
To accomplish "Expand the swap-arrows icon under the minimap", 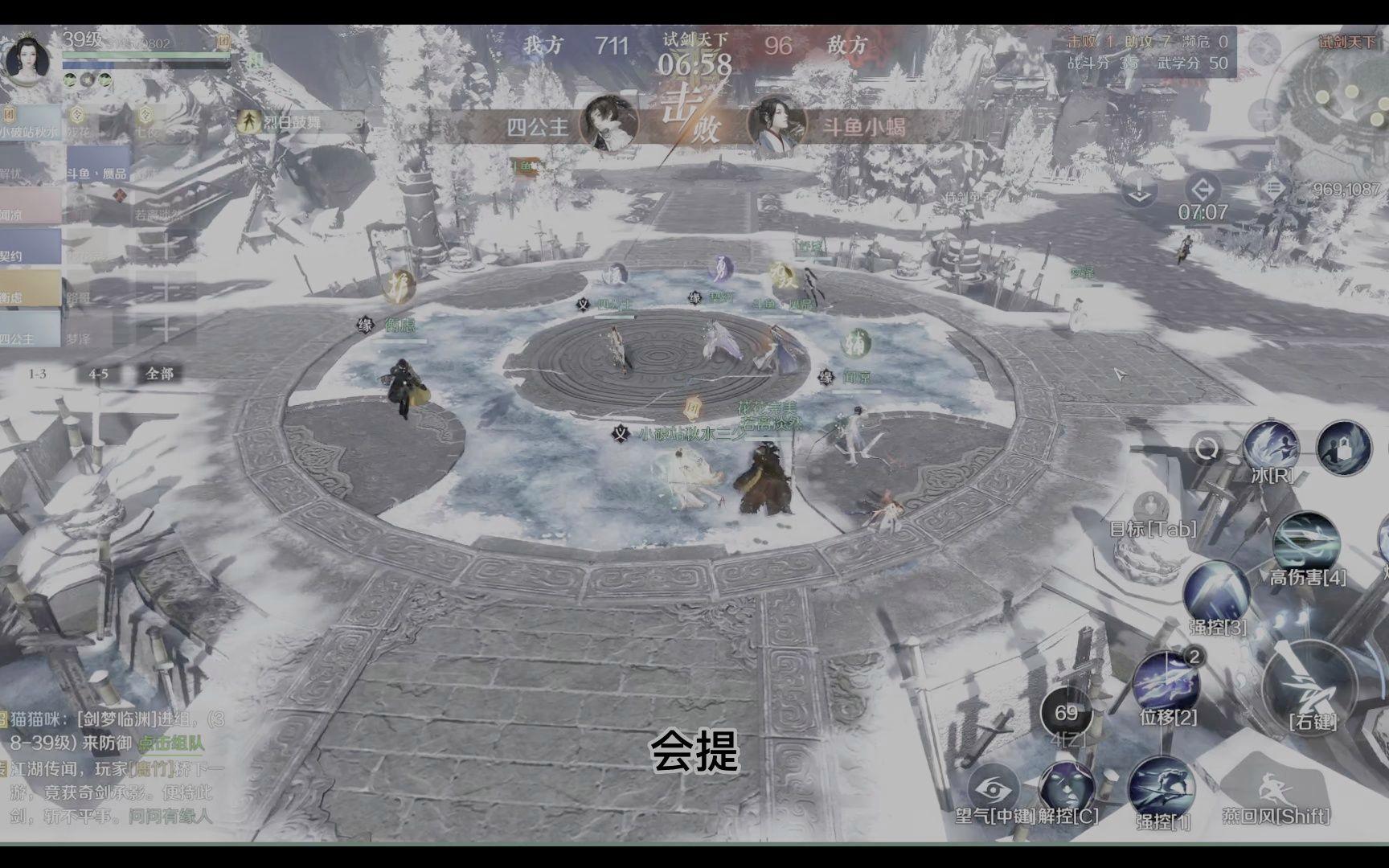I will coord(1203,190).
